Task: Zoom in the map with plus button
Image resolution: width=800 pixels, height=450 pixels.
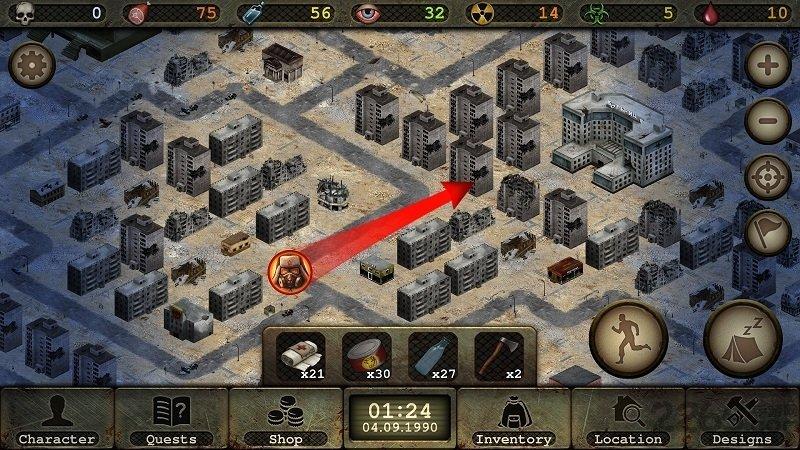Action: click(768, 68)
